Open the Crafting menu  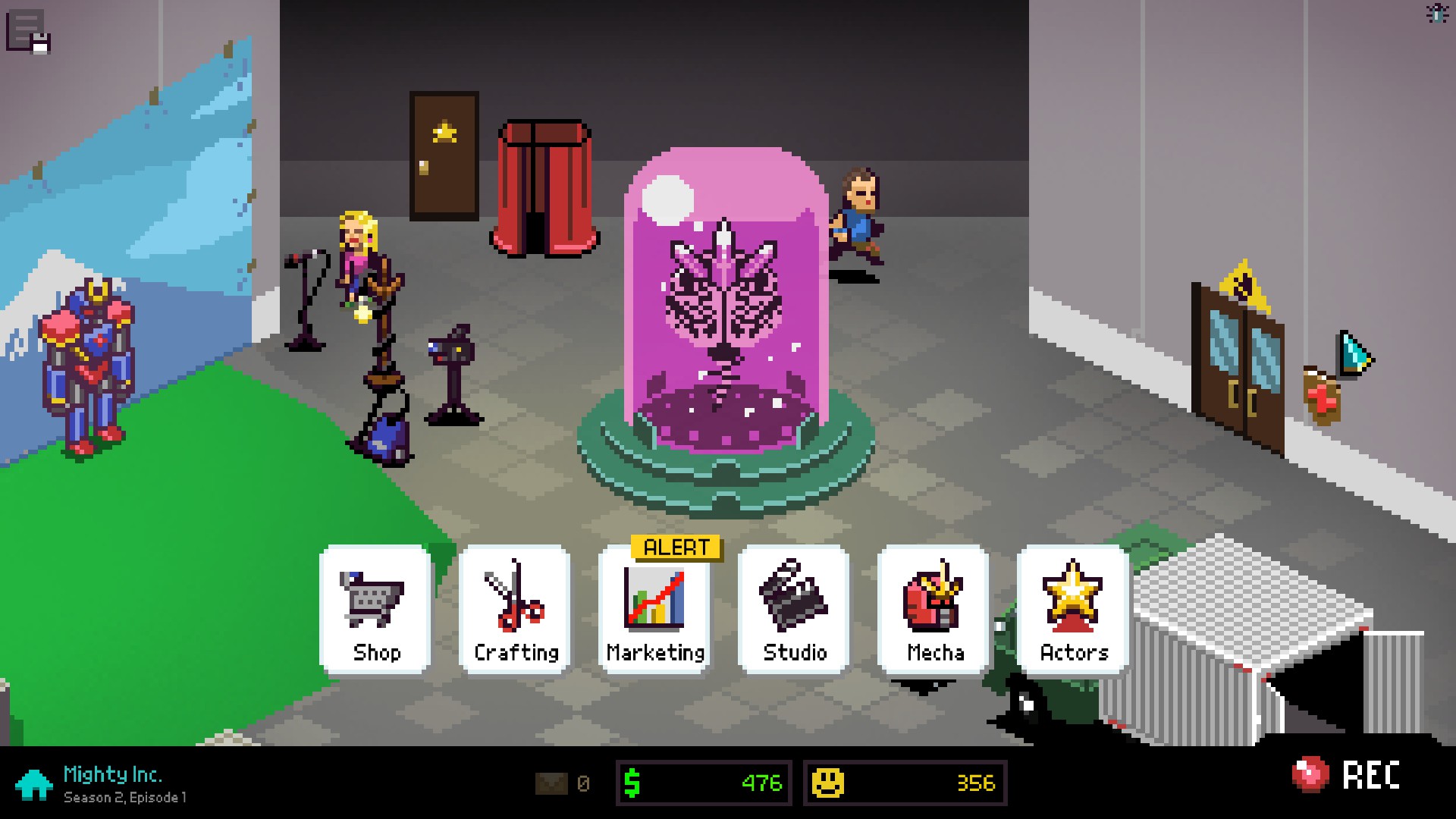515,609
